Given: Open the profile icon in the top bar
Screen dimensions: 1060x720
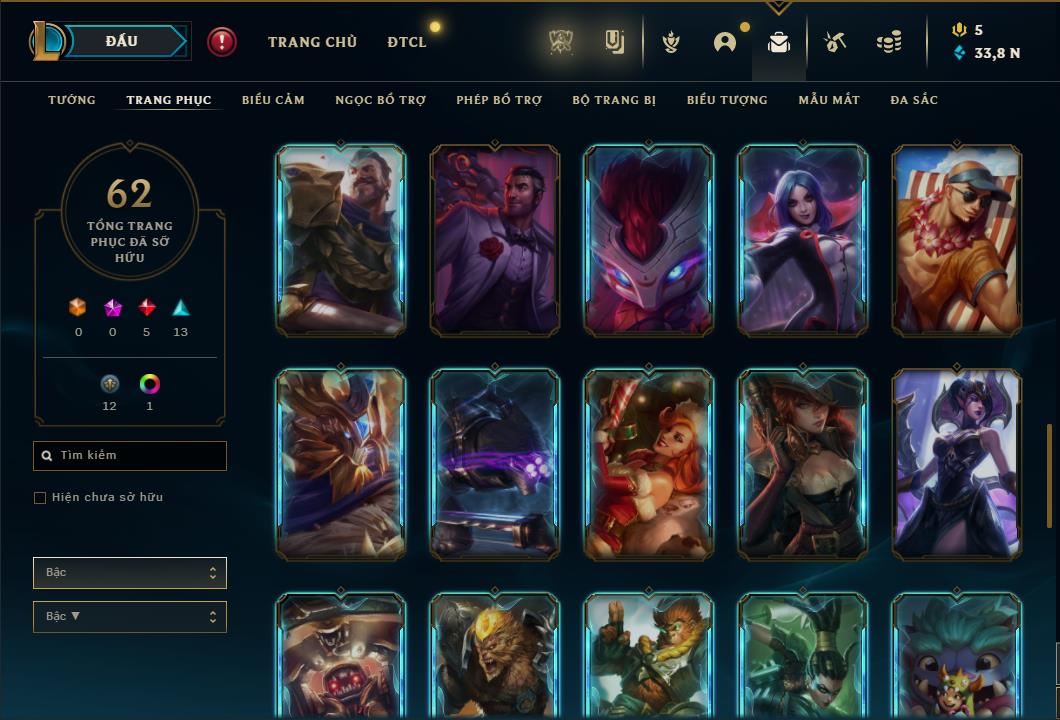Looking at the screenshot, I should tap(725, 42).
